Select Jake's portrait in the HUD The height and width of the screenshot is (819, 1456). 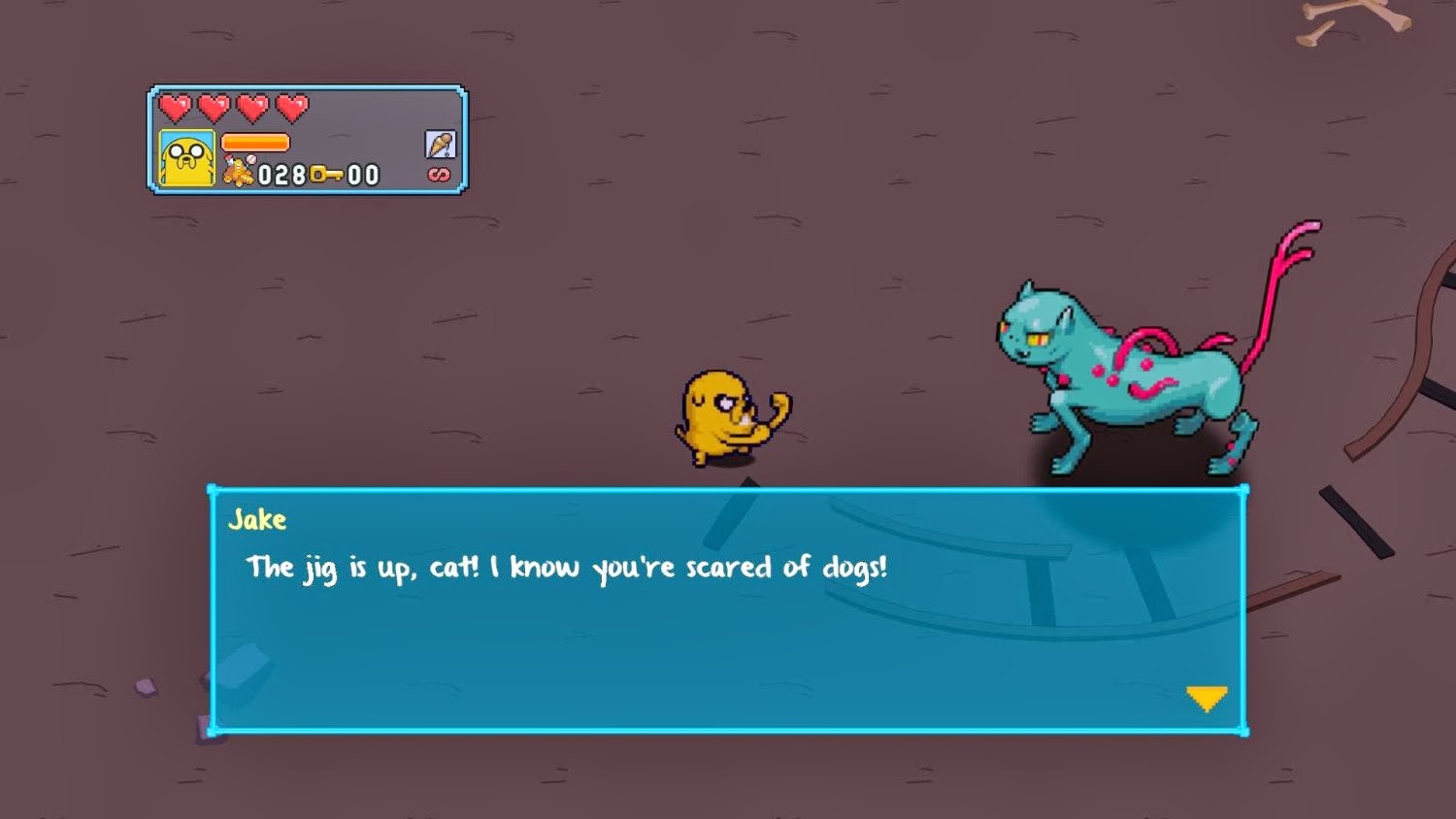pos(186,157)
